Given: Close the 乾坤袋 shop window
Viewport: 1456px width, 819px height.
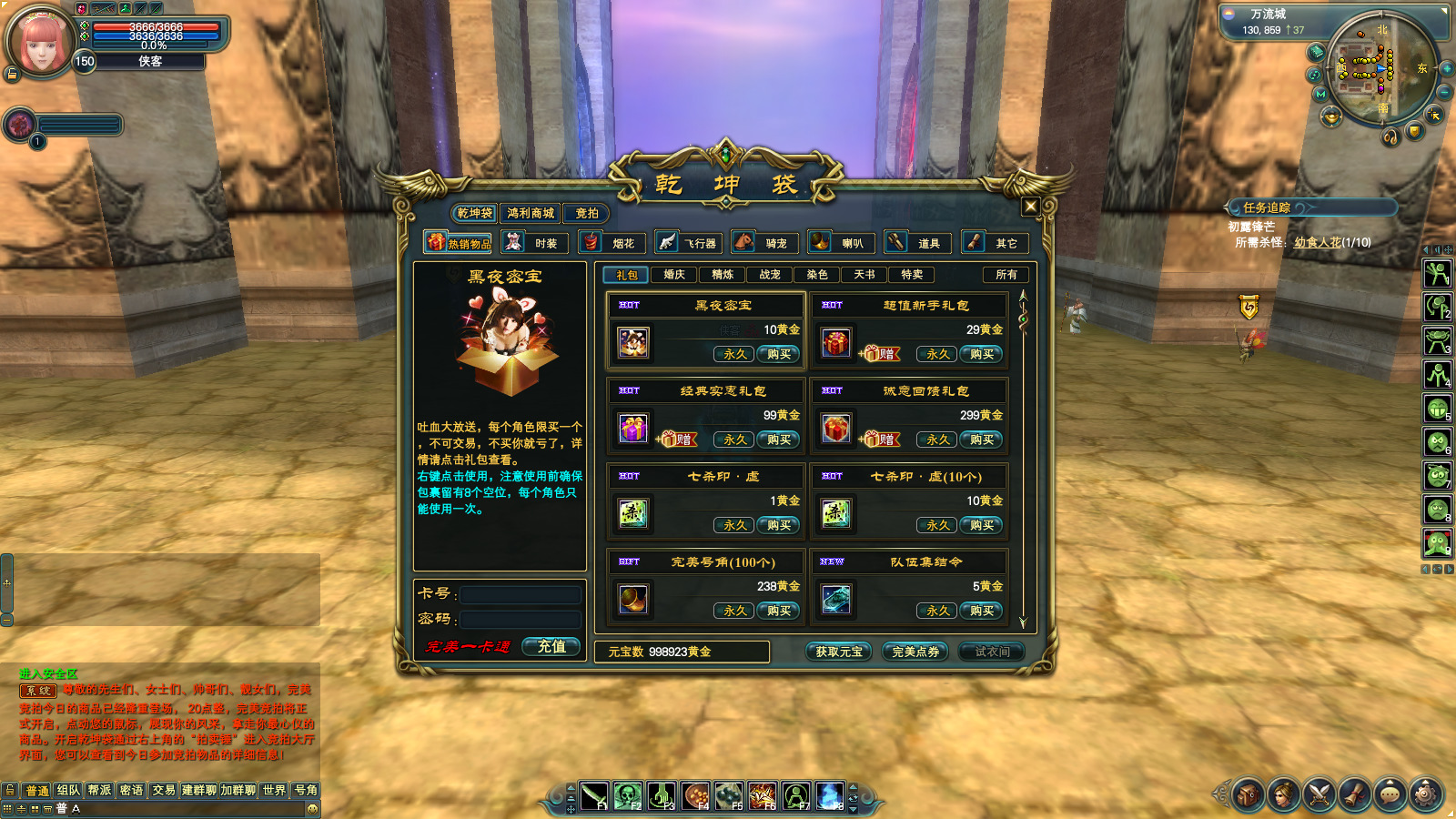Looking at the screenshot, I should [x=1030, y=207].
